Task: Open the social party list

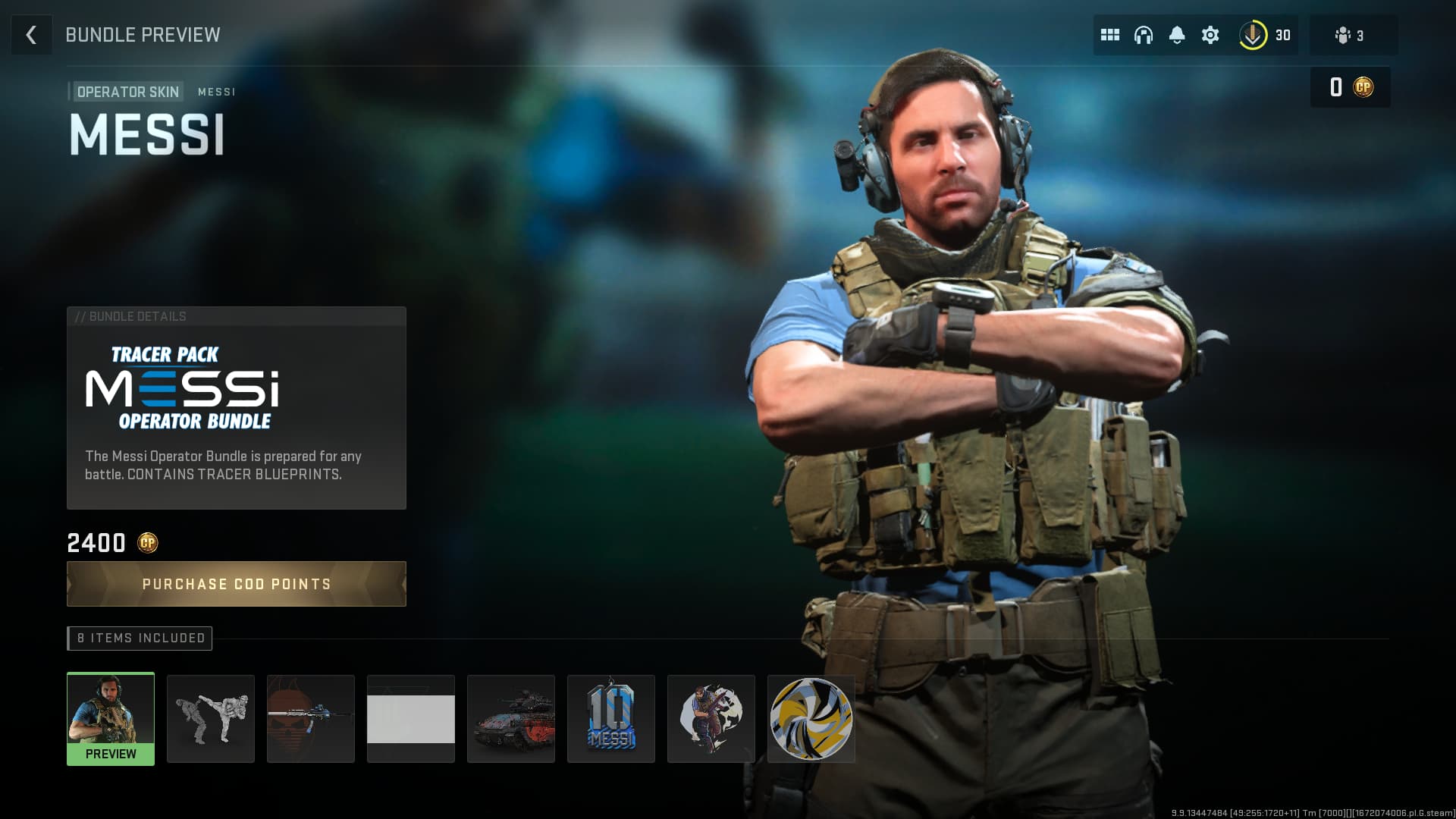Action: coord(1351,35)
